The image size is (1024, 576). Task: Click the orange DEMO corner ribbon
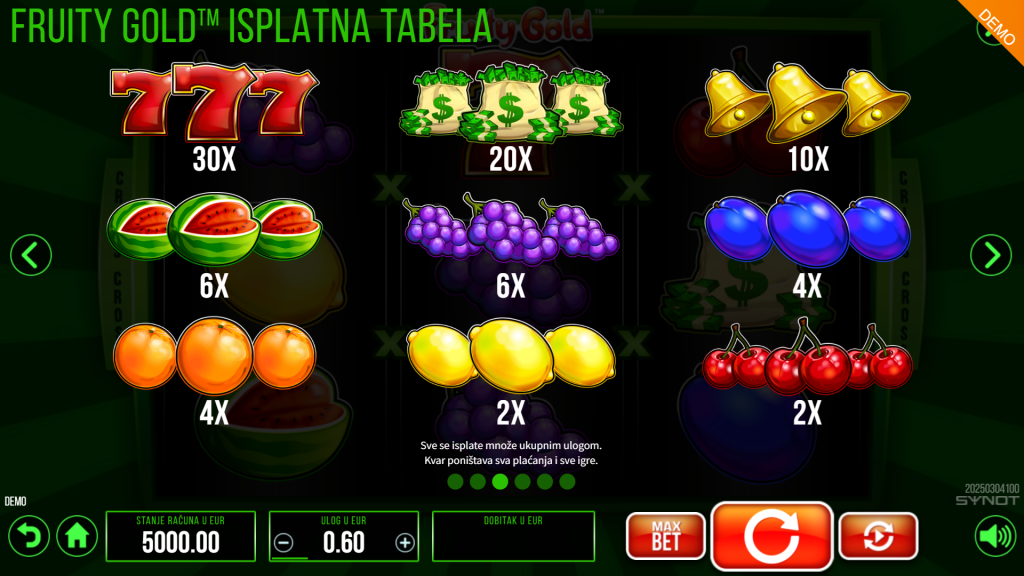click(x=998, y=22)
